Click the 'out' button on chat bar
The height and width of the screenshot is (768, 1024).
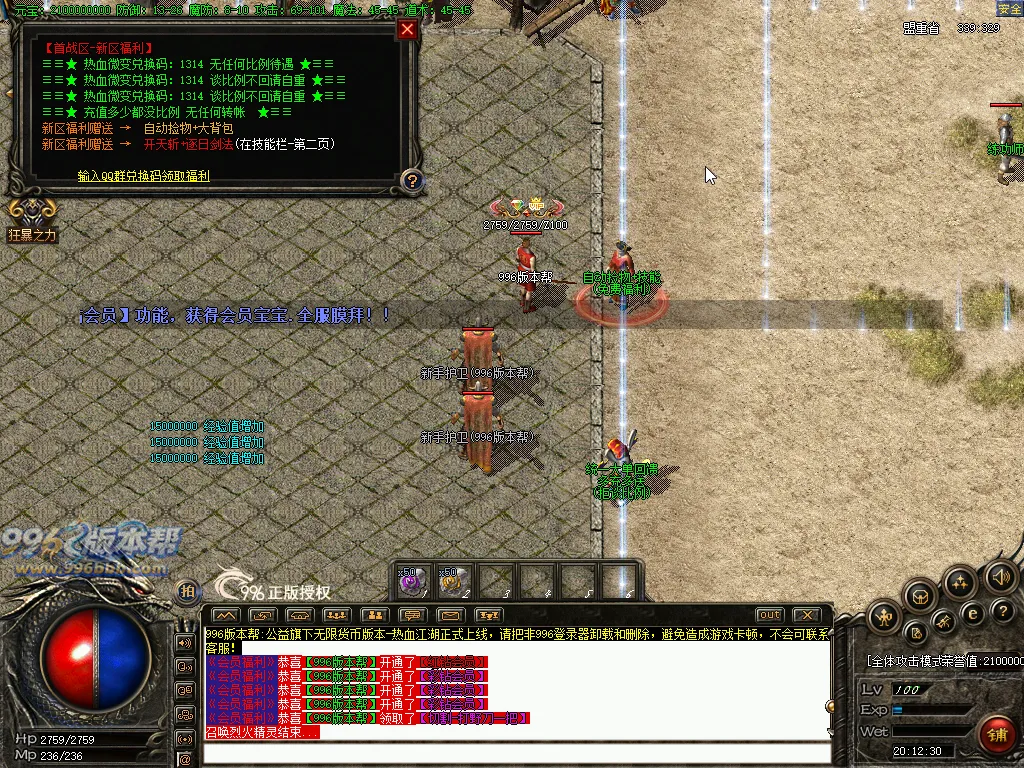[769, 614]
